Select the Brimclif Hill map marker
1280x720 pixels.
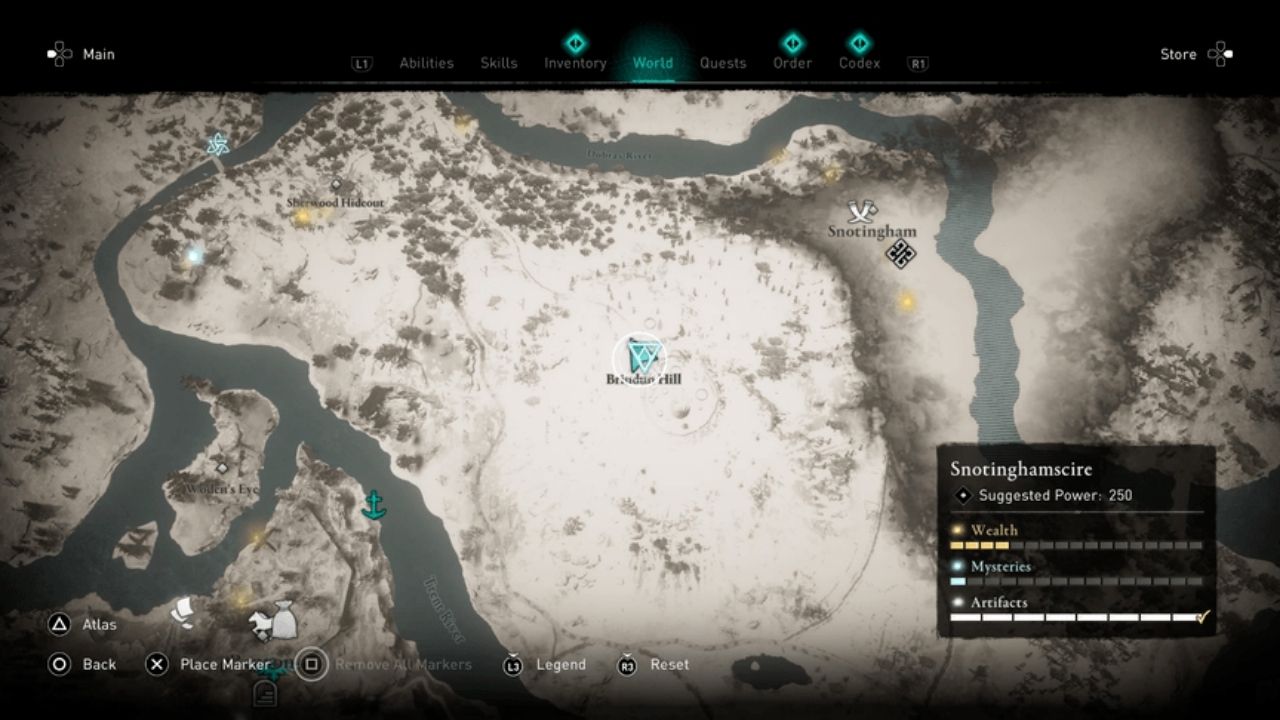click(639, 358)
